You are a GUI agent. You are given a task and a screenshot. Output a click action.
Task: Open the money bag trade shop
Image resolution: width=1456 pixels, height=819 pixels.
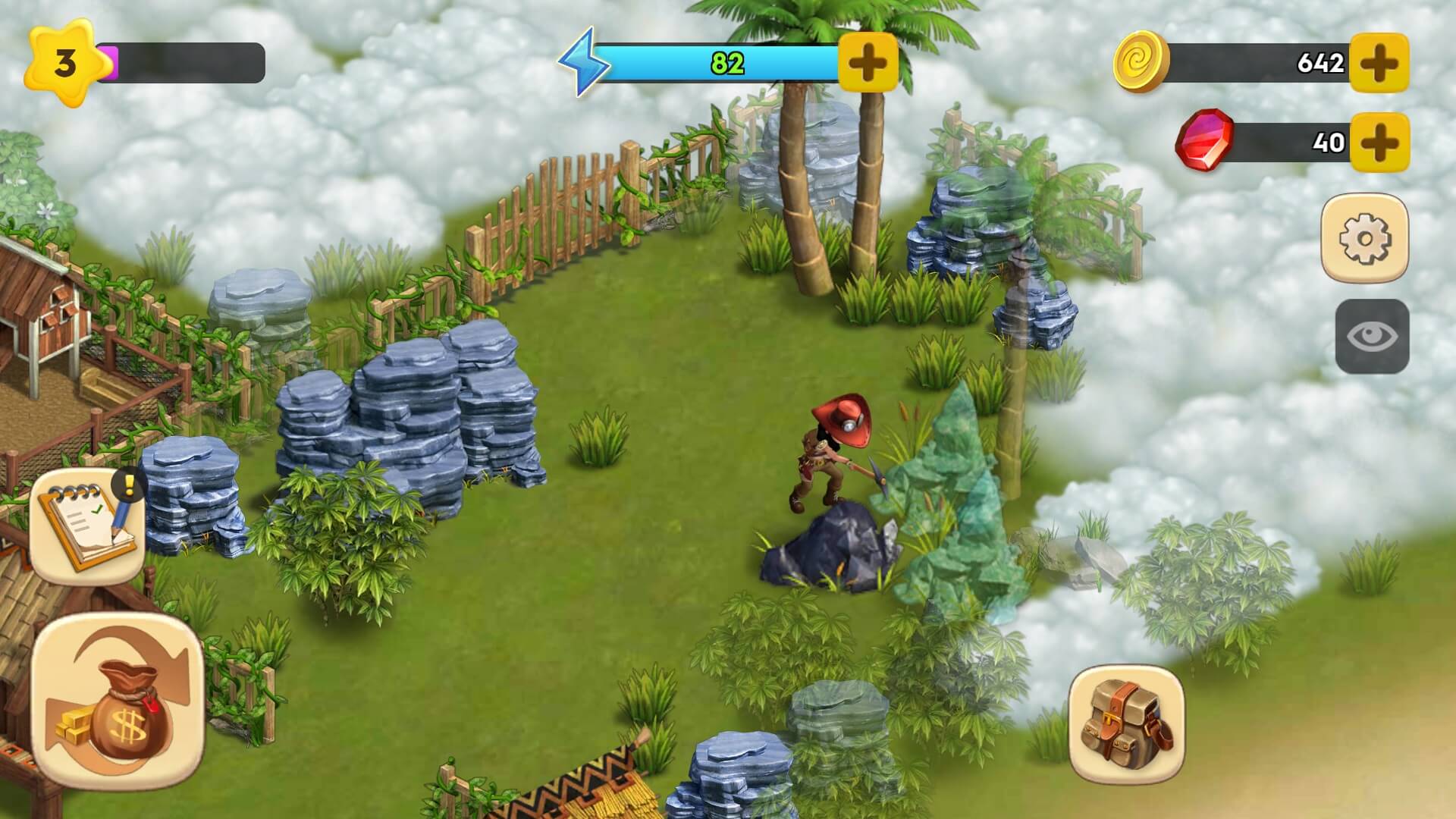click(118, 701)
